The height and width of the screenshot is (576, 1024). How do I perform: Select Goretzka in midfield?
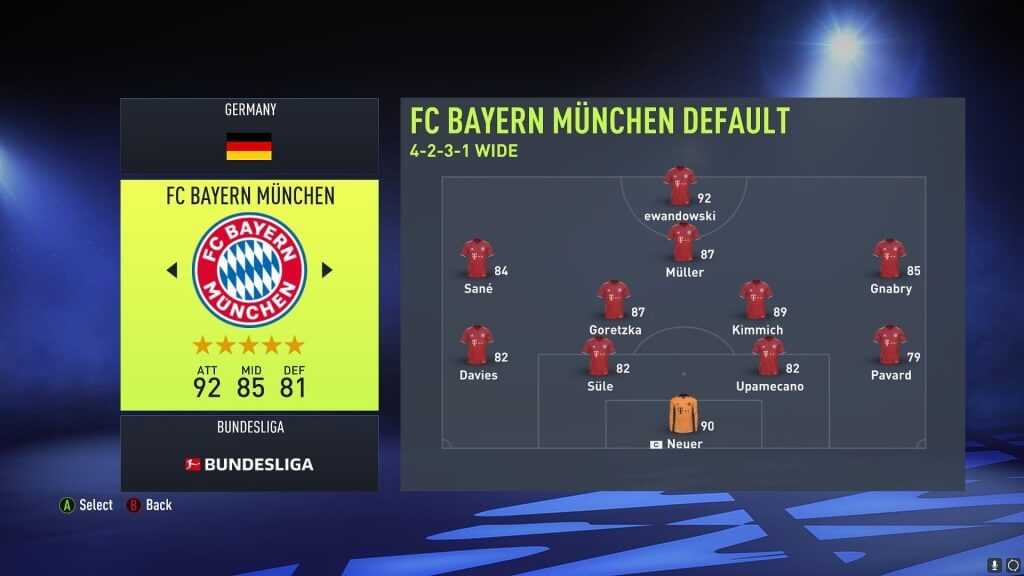(x=614, y=300)
